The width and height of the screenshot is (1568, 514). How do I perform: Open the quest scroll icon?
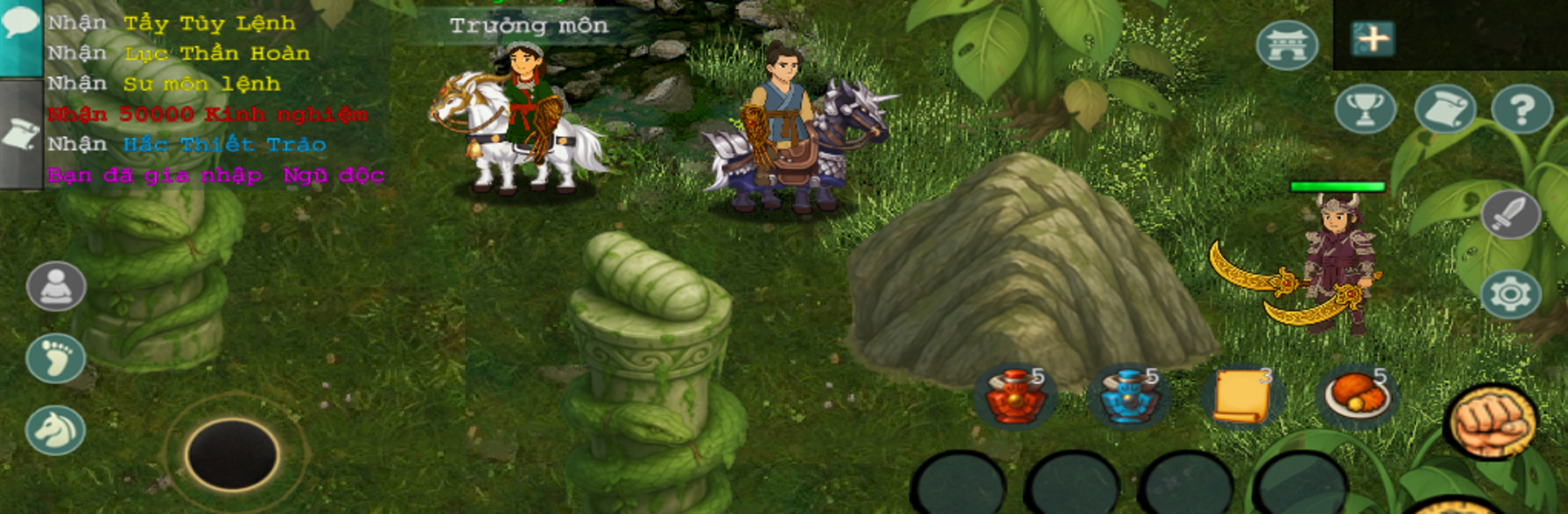(1444, 109)
